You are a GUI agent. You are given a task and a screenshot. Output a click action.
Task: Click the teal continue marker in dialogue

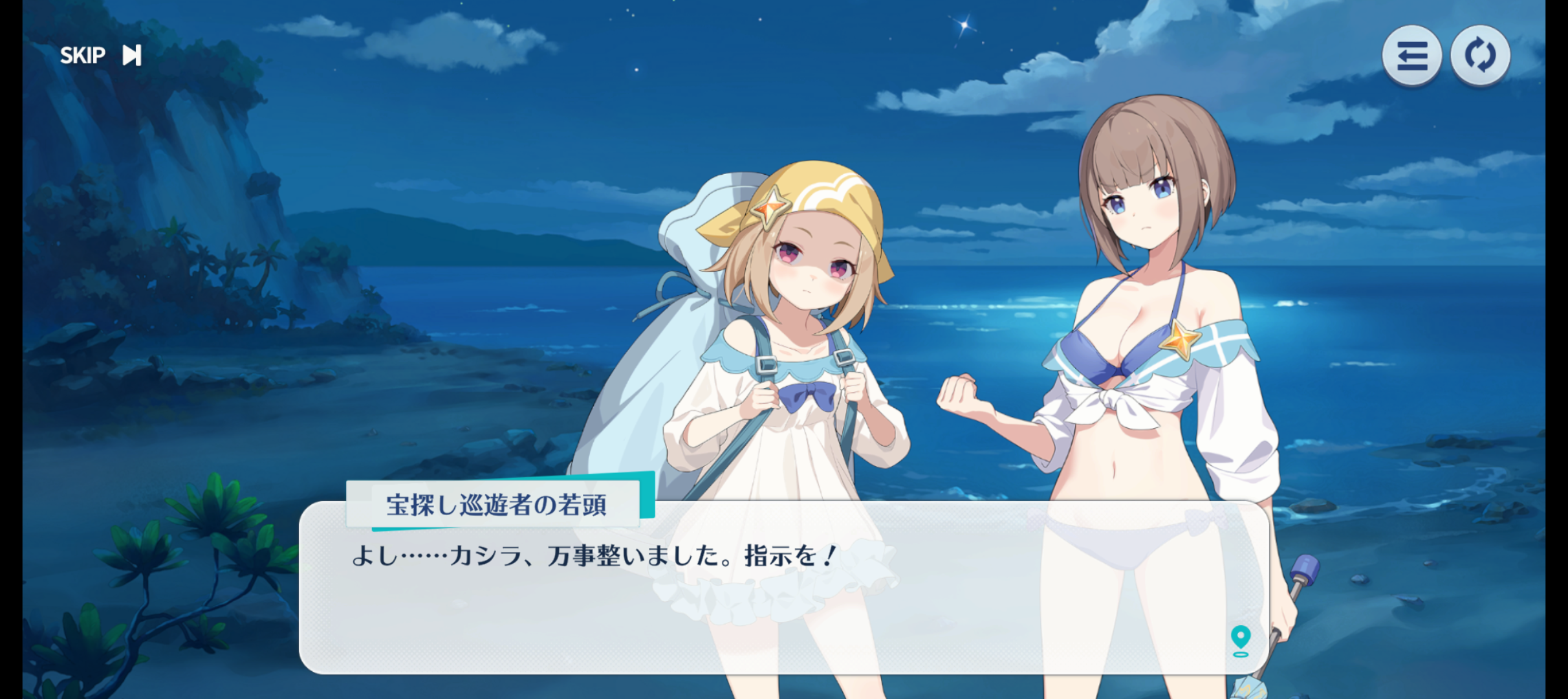(1240, 640)
